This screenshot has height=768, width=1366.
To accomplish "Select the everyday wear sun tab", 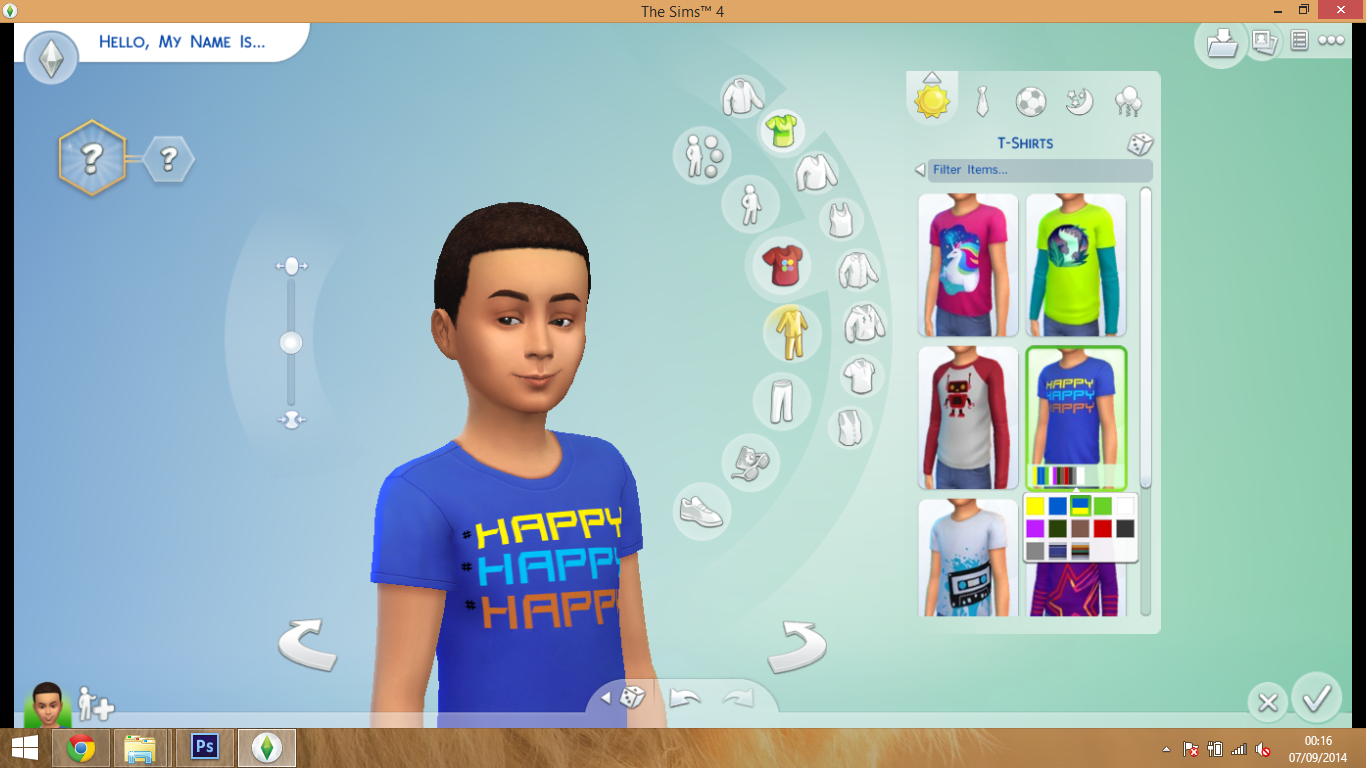I will coord(931,100).
